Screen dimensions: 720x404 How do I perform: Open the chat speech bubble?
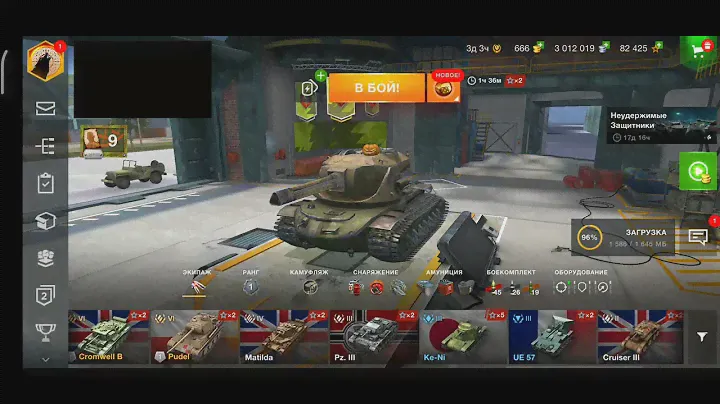point(698,236)
